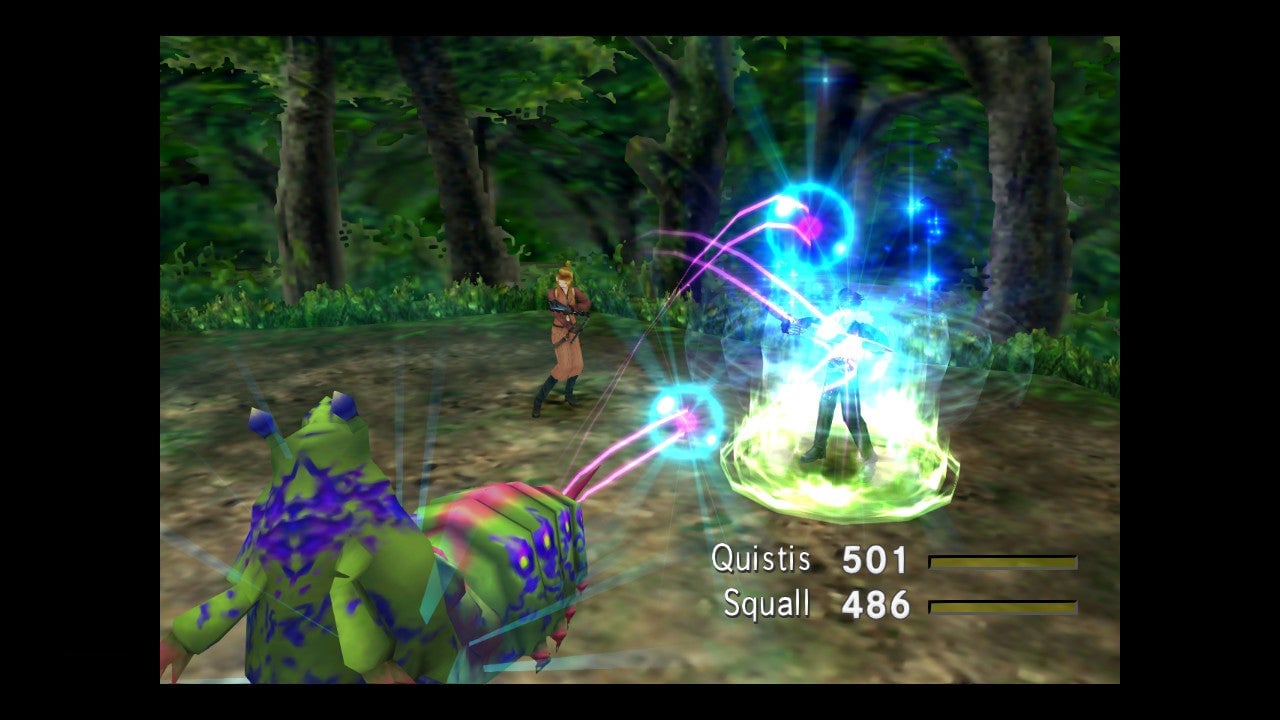Select Squall's HP value of 486
The width and height of the screenshot is (1280, 720).
point(877,604)
